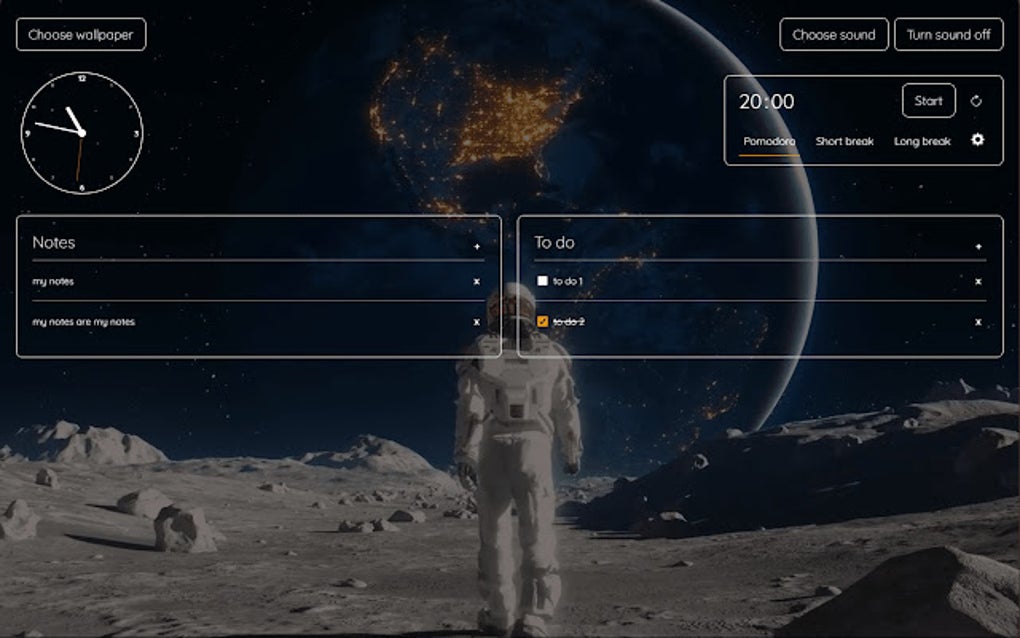Reset the timer with the circular arrow
This screenshot has height=638, width=1020.
tap(977, 101)
